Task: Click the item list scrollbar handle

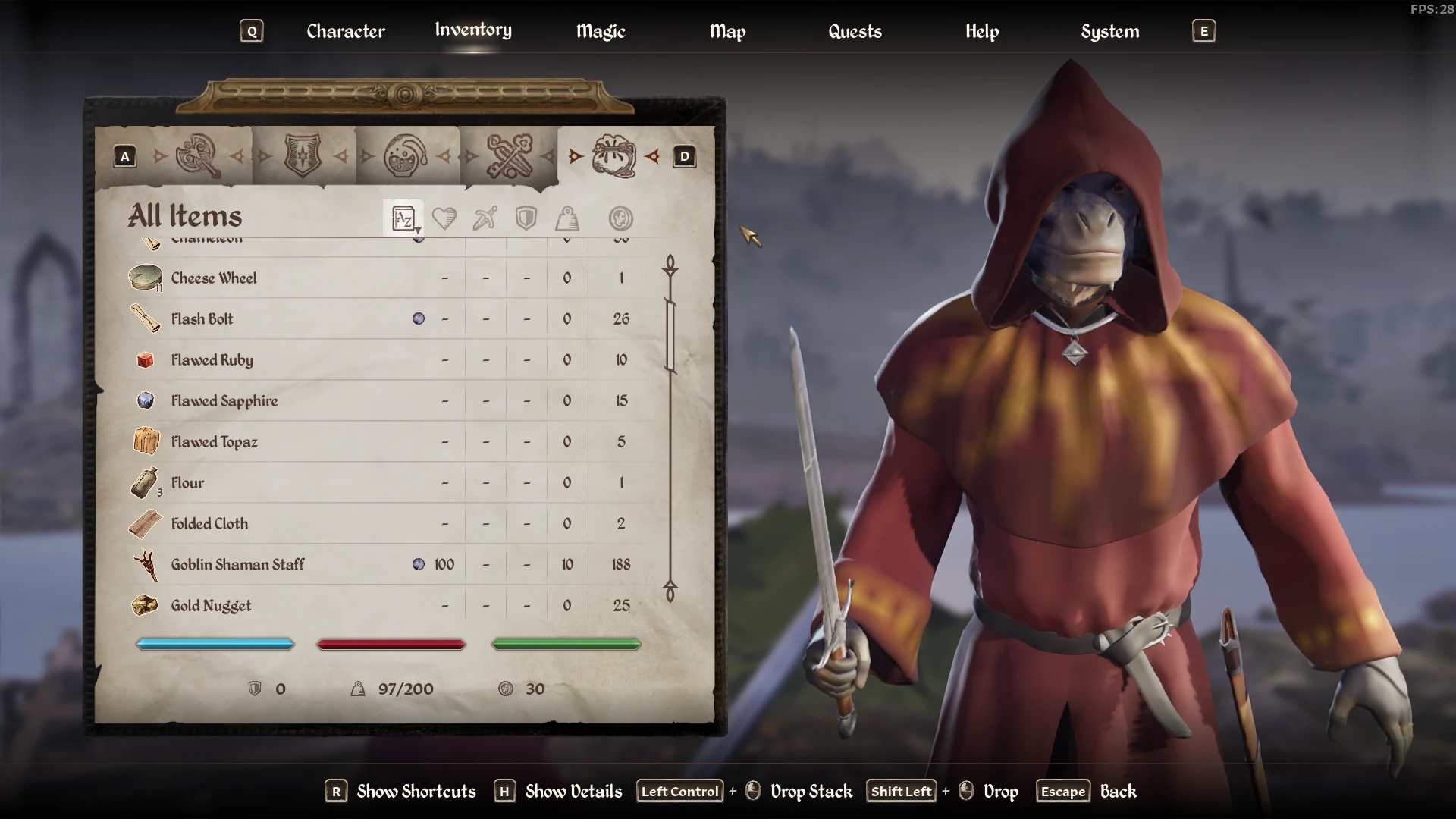Action: [x=670, y=335]
